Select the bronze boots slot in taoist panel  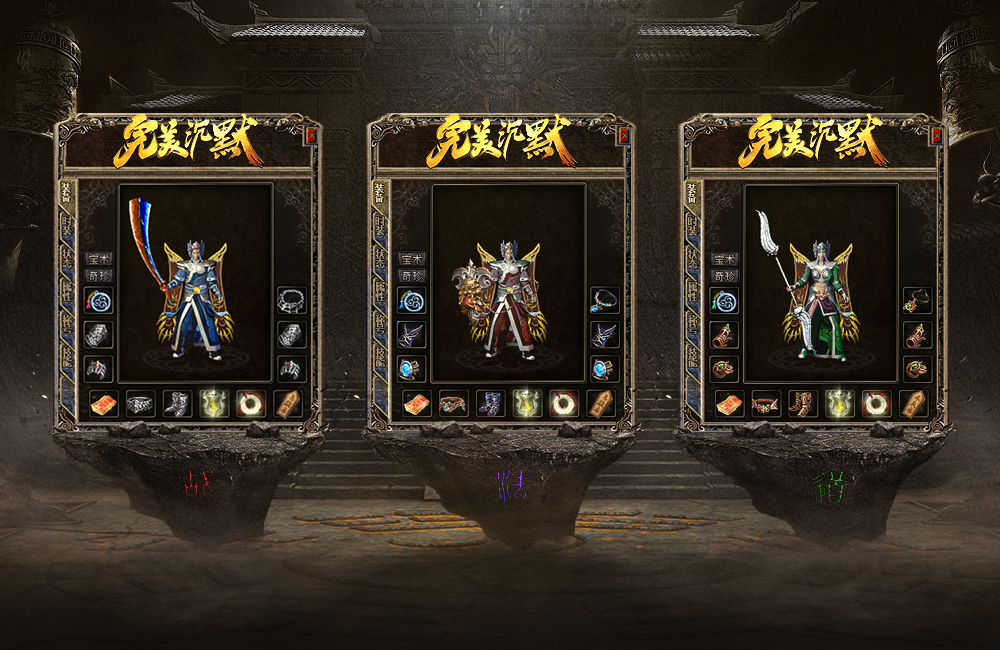[x=802, y=403]
